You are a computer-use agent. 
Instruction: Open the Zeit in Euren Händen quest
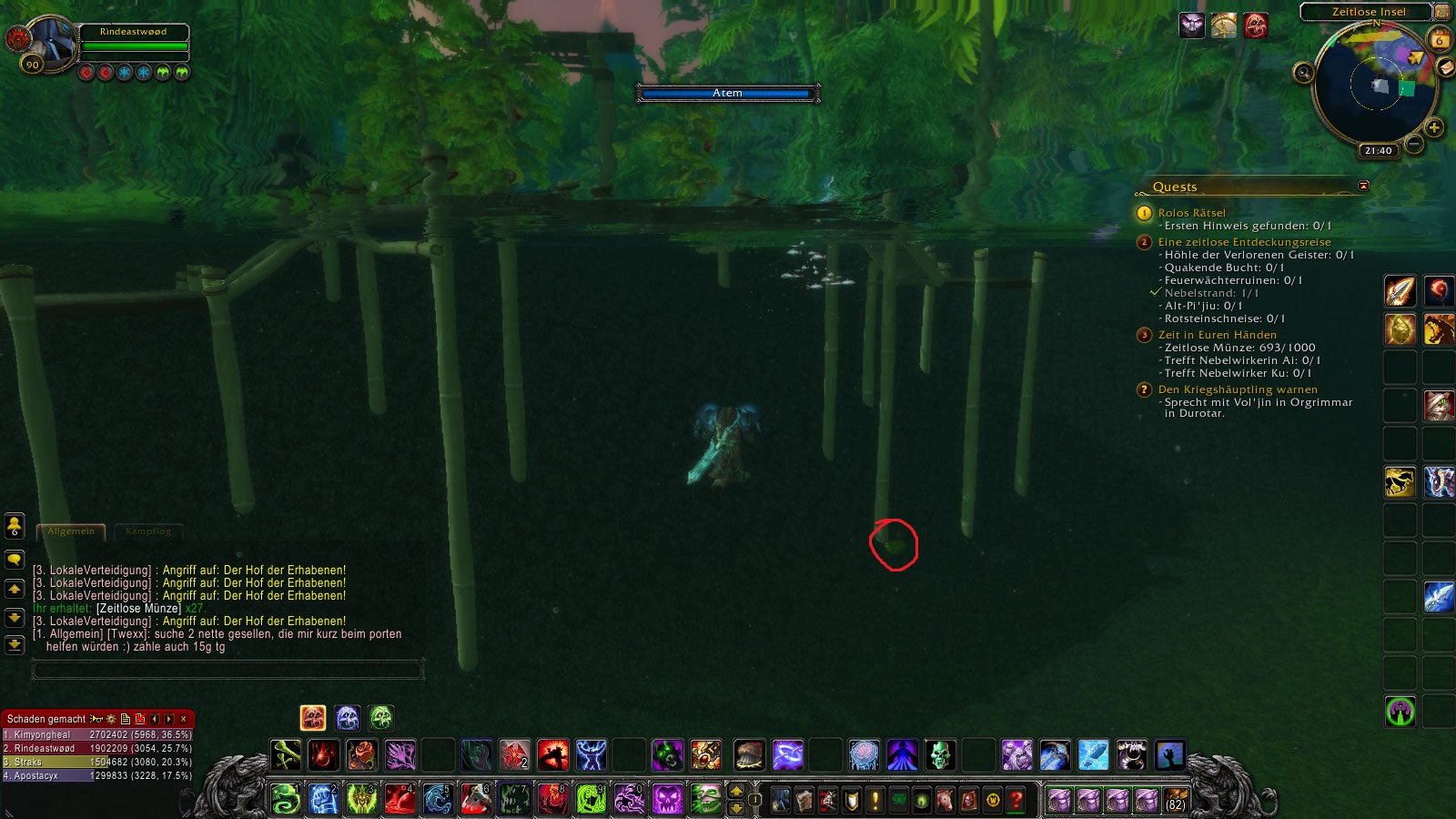point(1217,335)
